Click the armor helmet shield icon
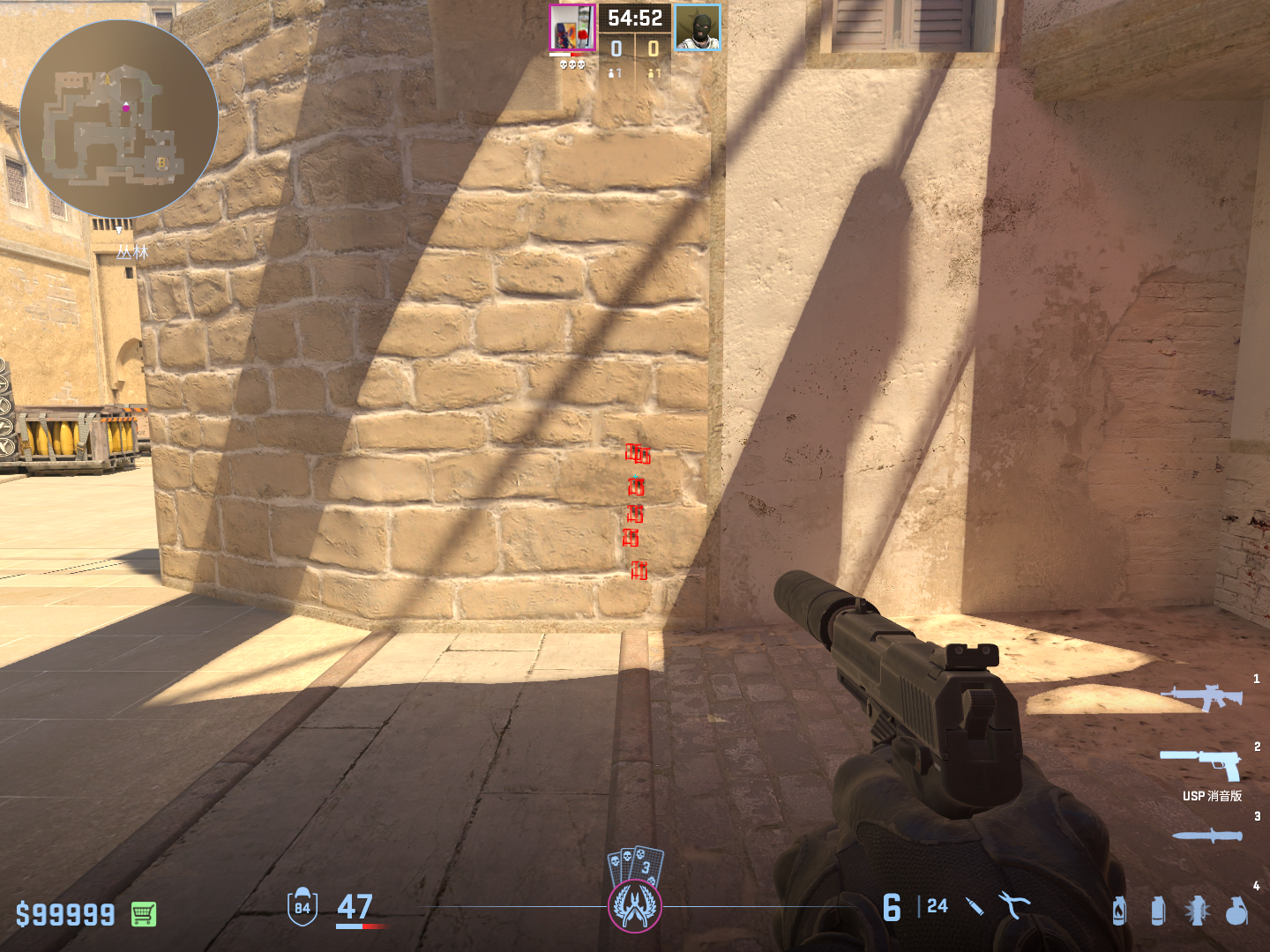 [303, 906]
